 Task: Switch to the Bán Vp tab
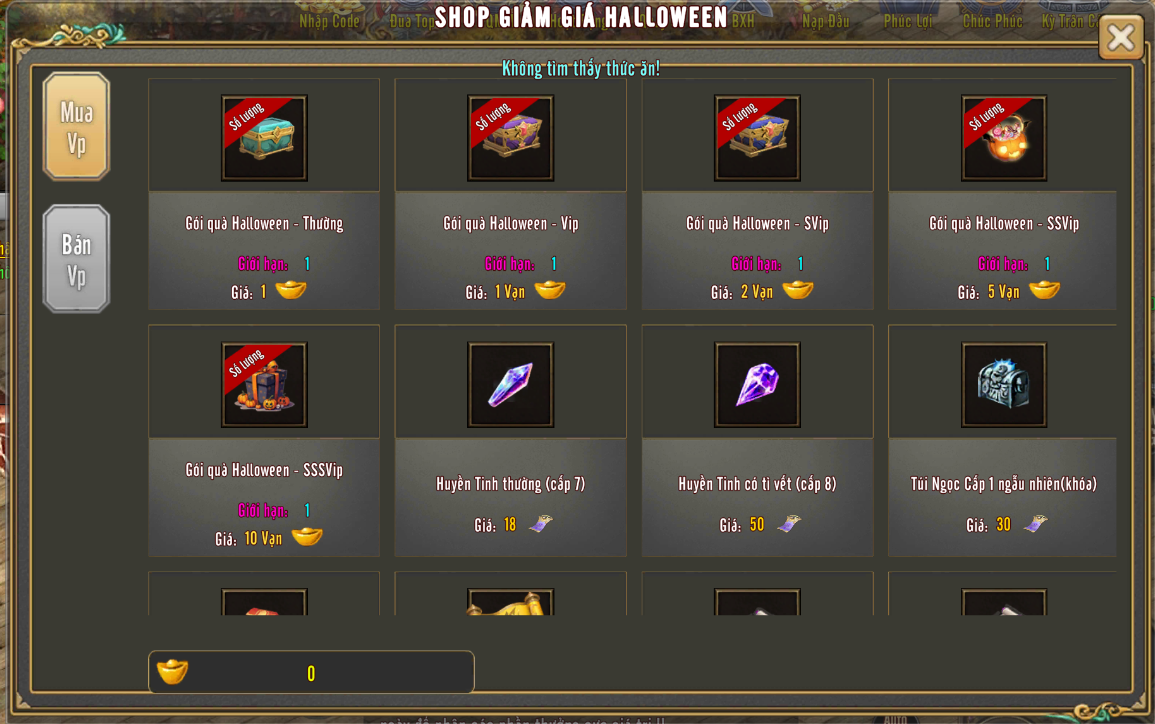[x=76, y=259]
